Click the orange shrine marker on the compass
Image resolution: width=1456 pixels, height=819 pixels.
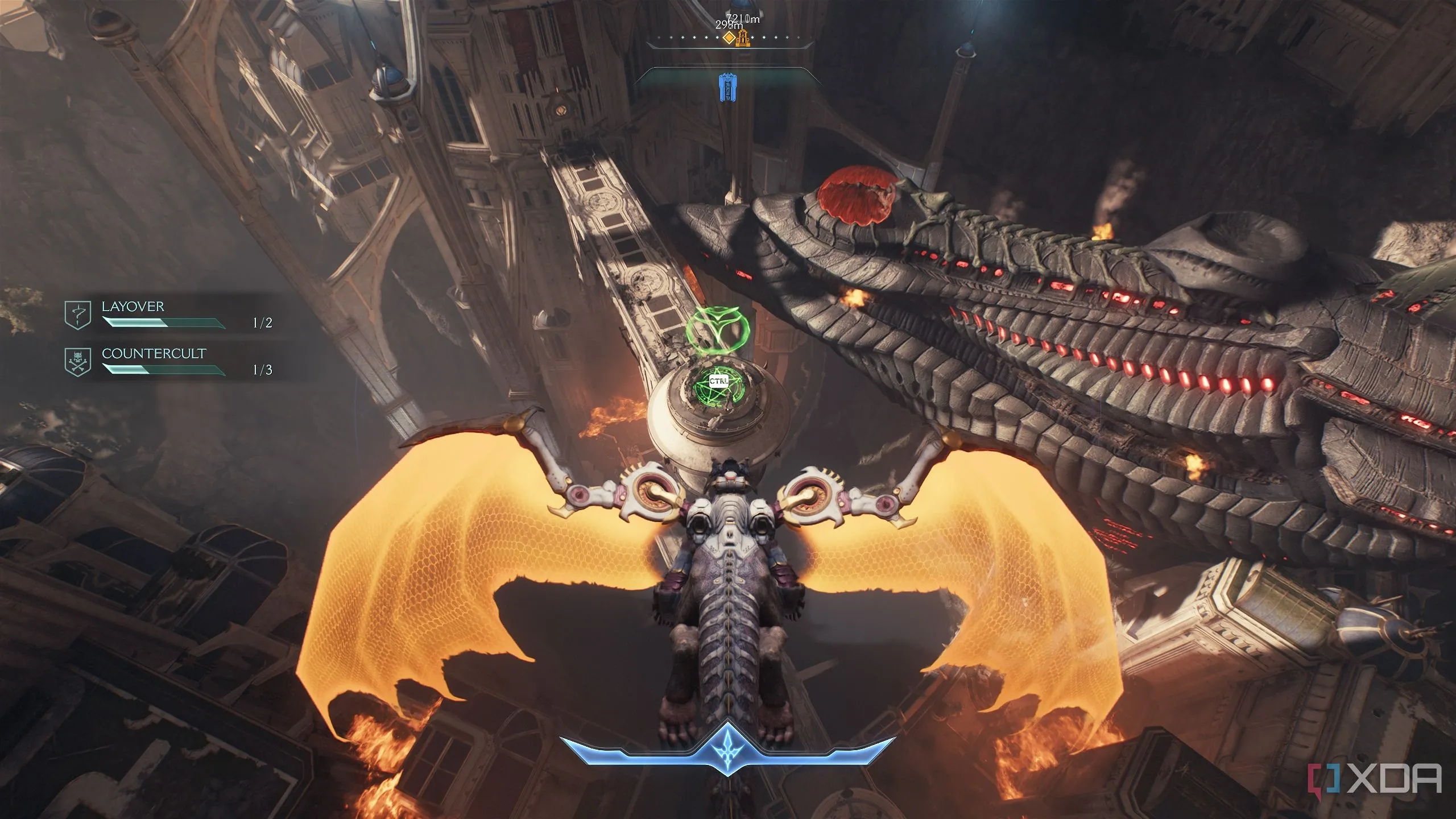(743, 39)
